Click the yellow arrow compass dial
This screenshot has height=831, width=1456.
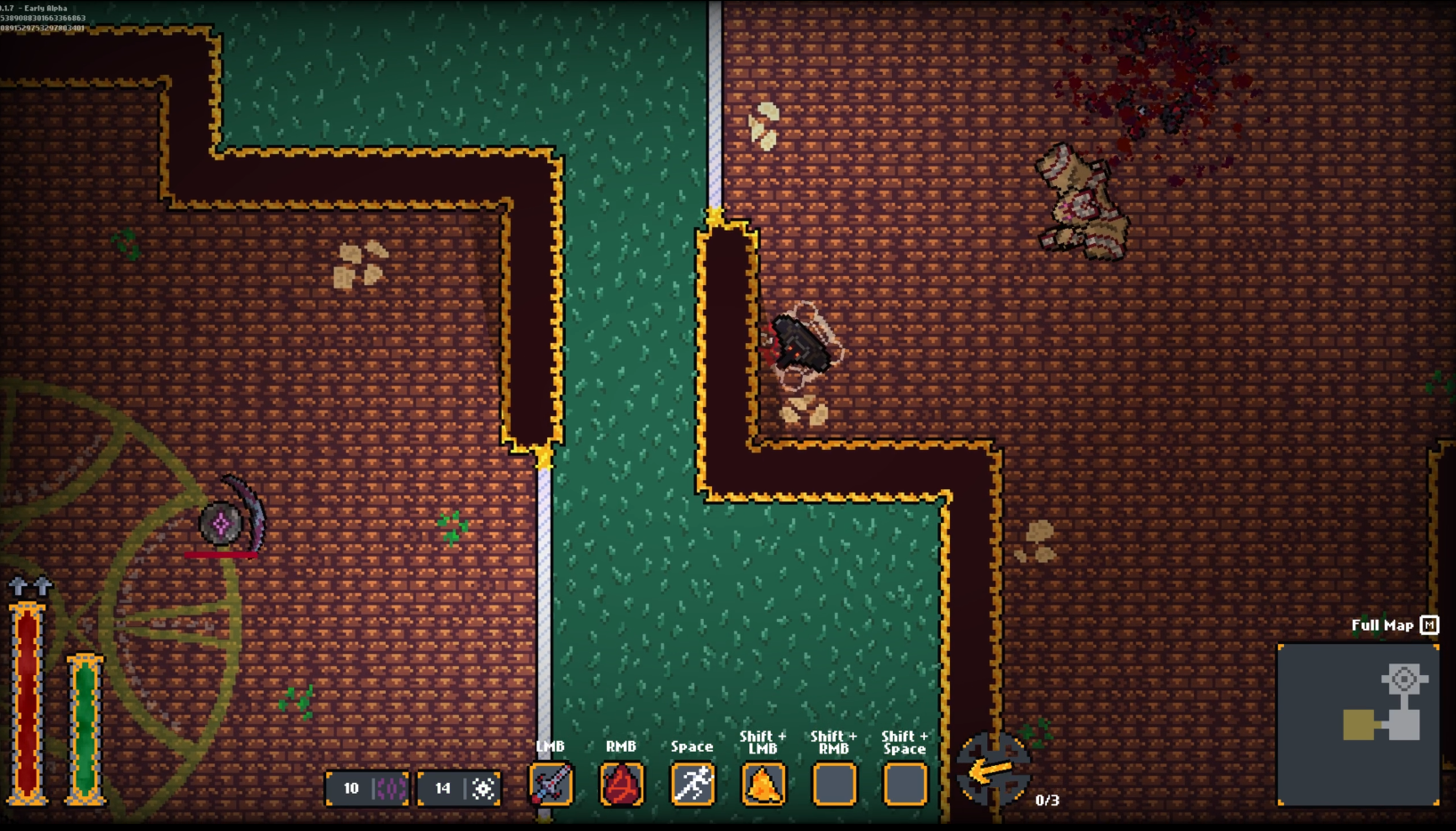click(993, 770)
